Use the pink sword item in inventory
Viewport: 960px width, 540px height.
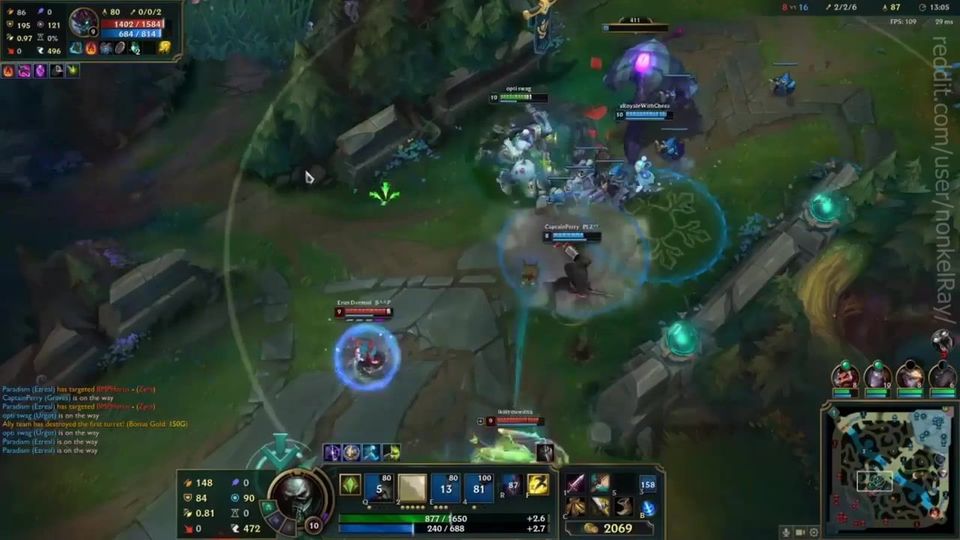tap(577, 485)
